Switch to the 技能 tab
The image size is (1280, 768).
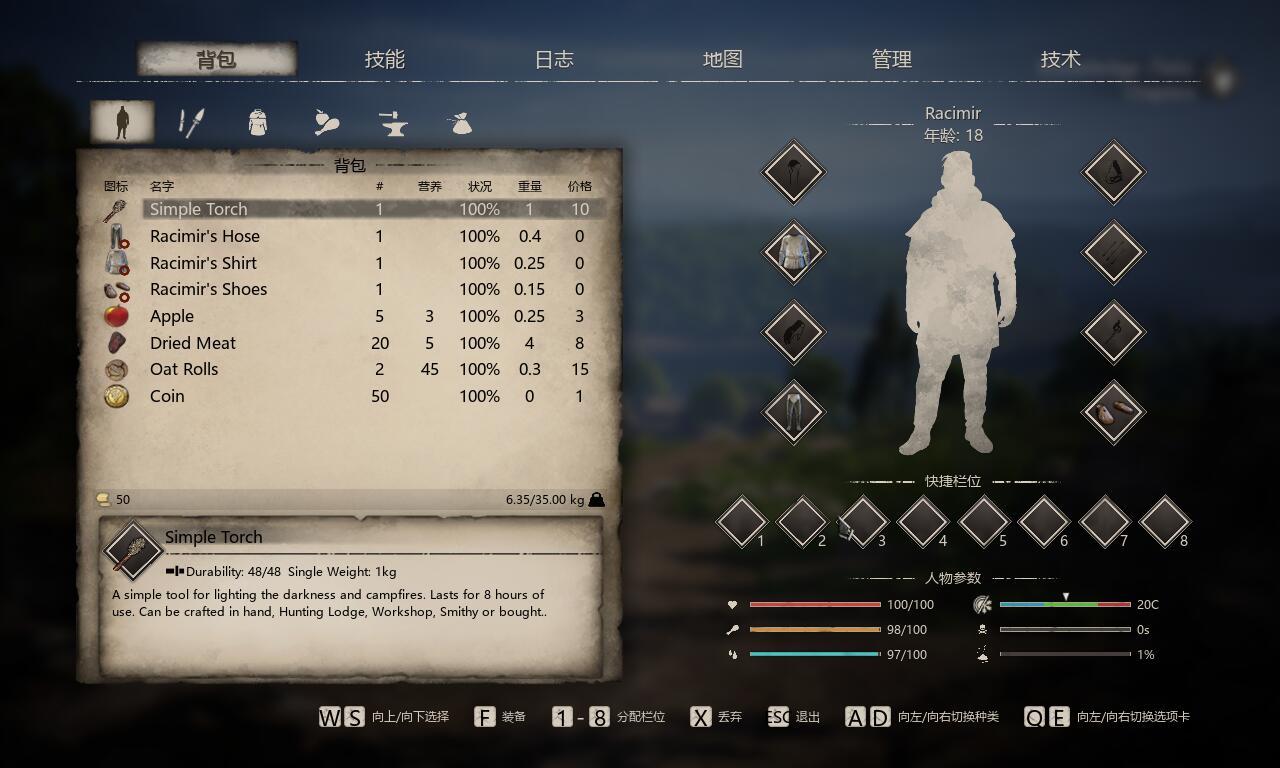[x=385, y=59]
